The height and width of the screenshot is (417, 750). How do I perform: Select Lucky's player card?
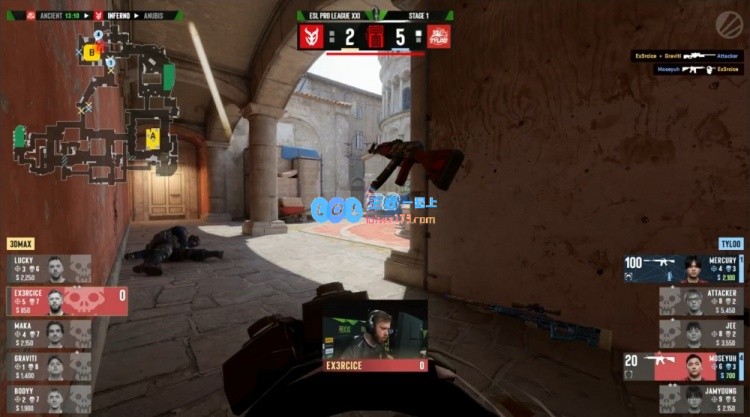(50, 268)
